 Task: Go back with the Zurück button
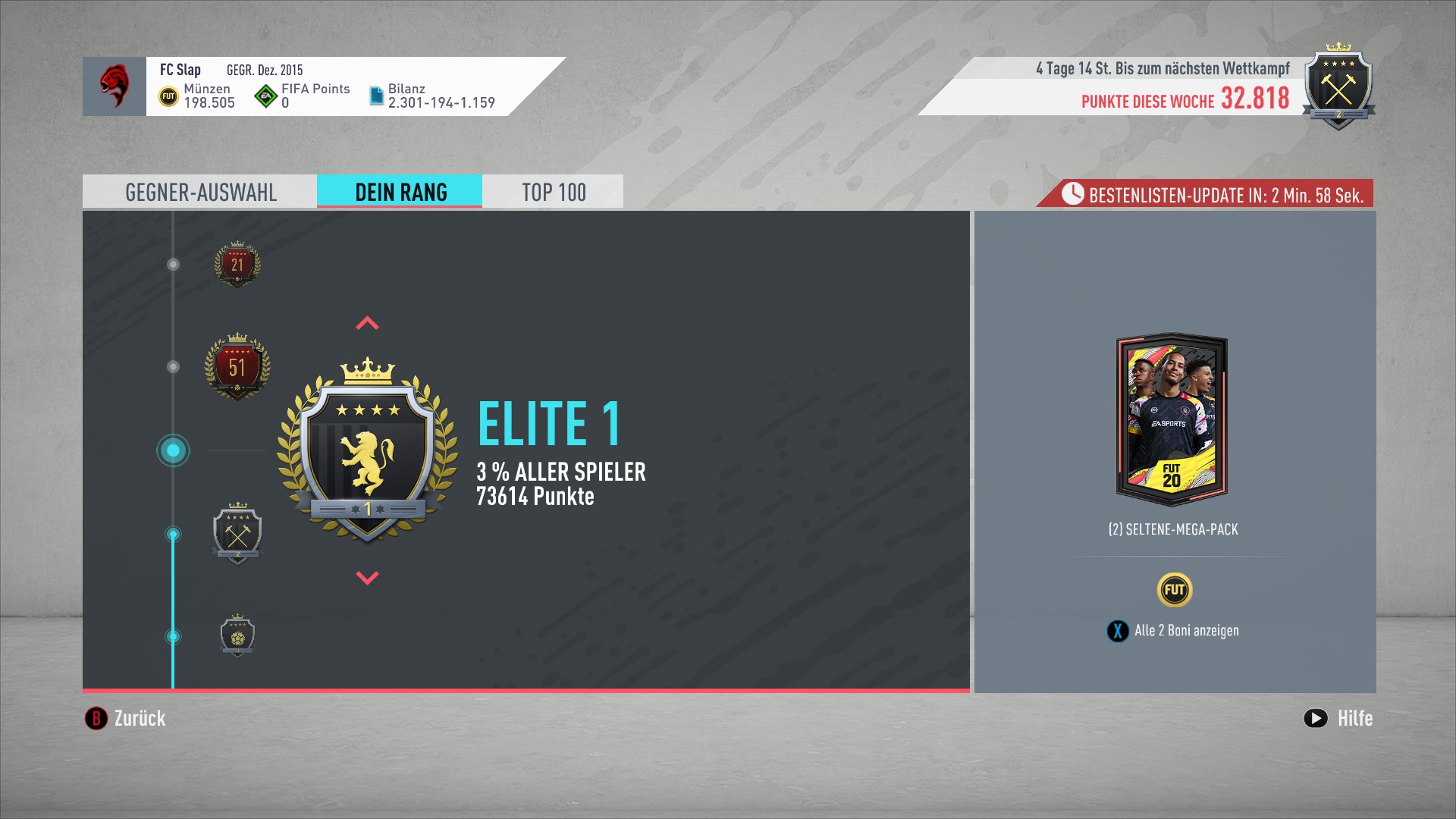click(126, 718)
